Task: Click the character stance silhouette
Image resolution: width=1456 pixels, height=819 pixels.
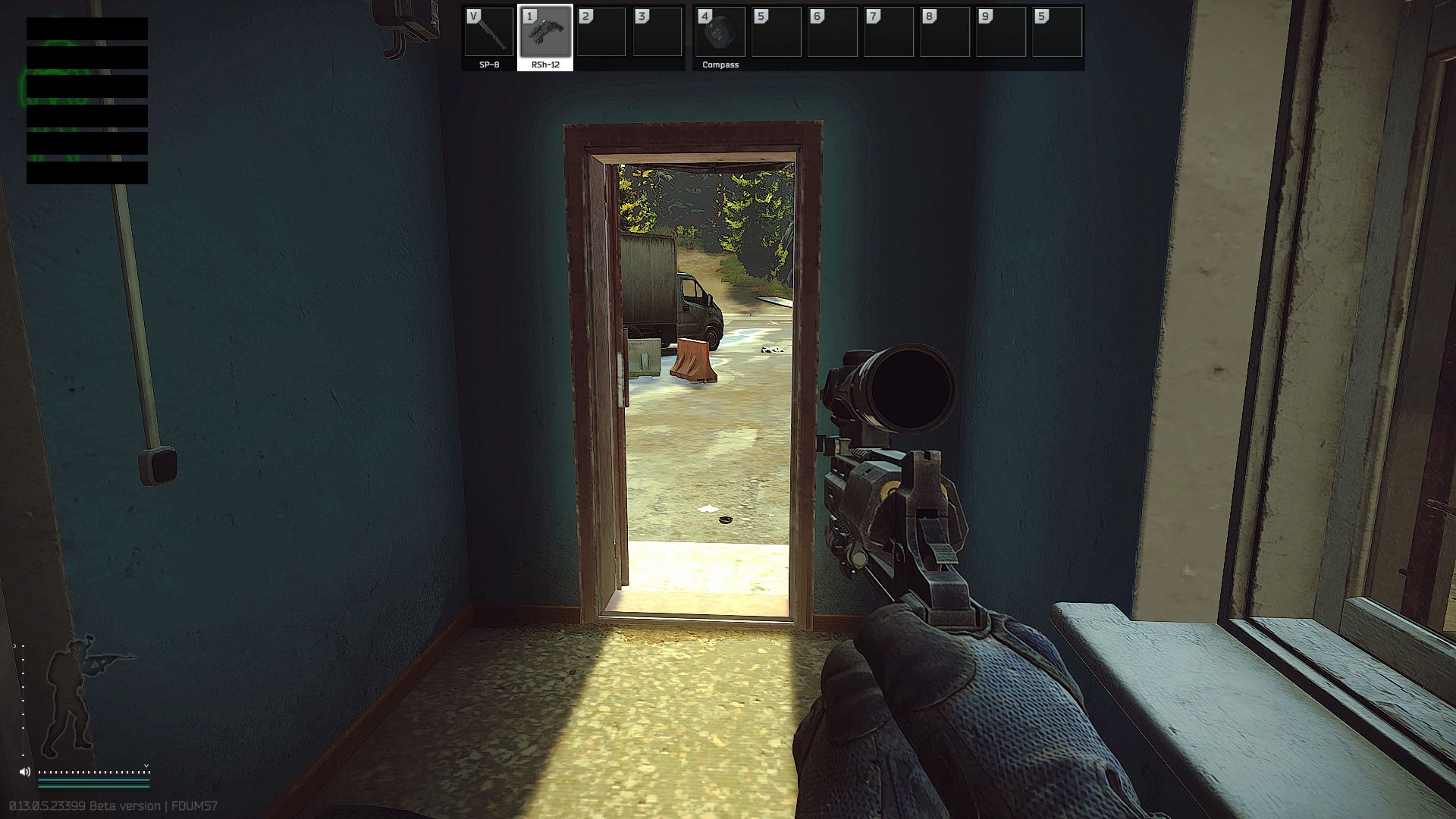Action: [72, 694]
